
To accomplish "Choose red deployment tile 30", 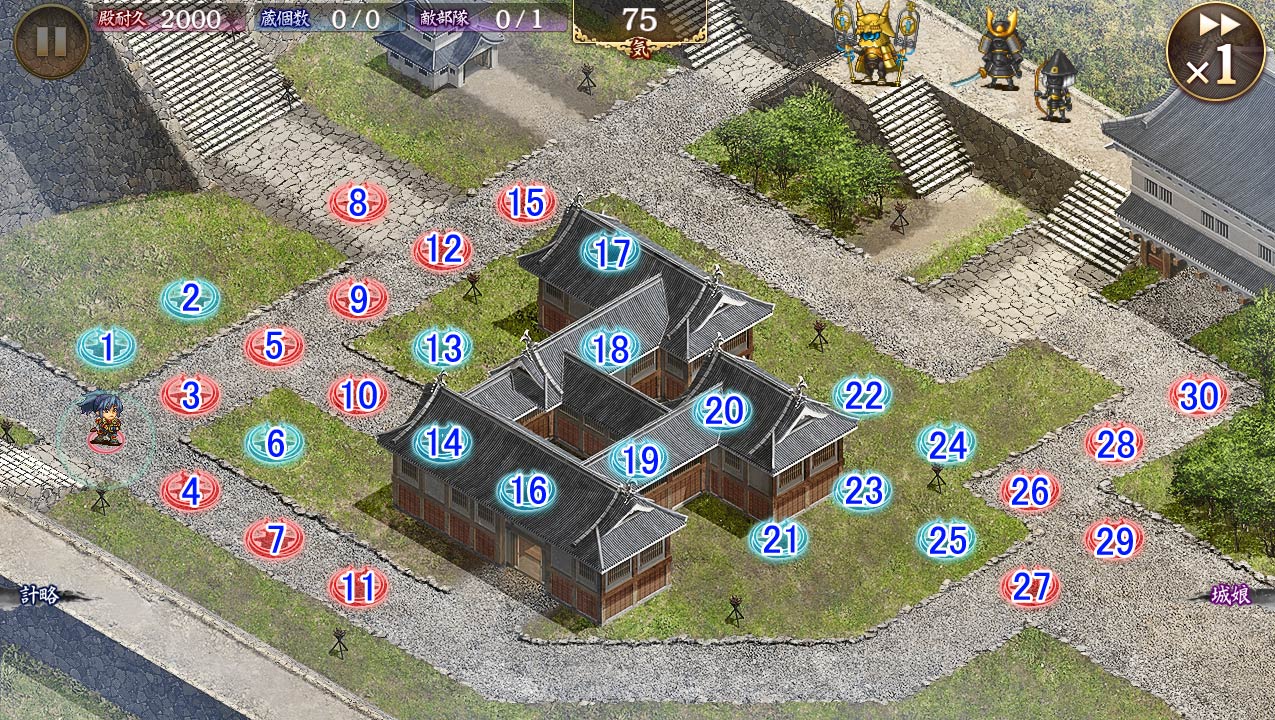I will tap(1198, 396).
